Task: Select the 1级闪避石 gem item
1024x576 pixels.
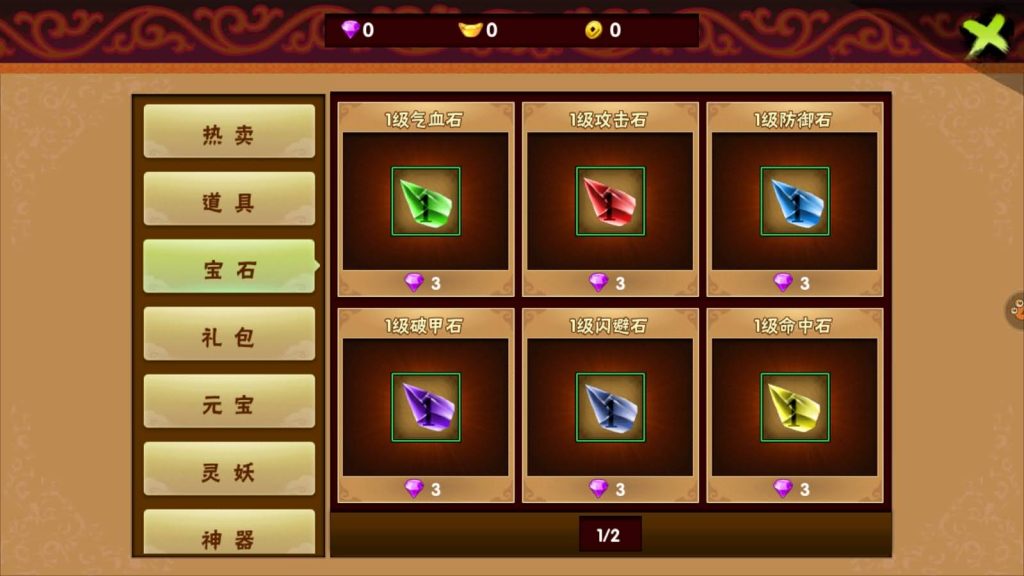Action: 610,407
